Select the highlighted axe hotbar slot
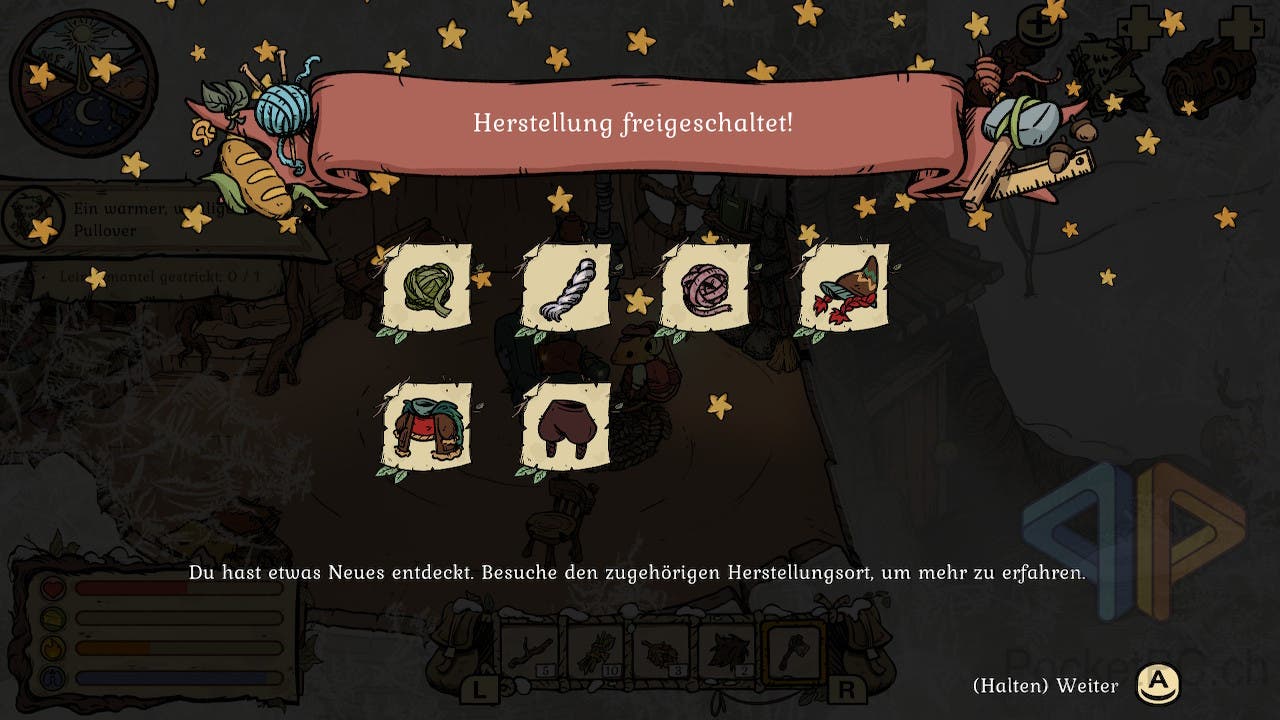The height and width of the screenshot is (720, 1280). (x=793, y=650)
